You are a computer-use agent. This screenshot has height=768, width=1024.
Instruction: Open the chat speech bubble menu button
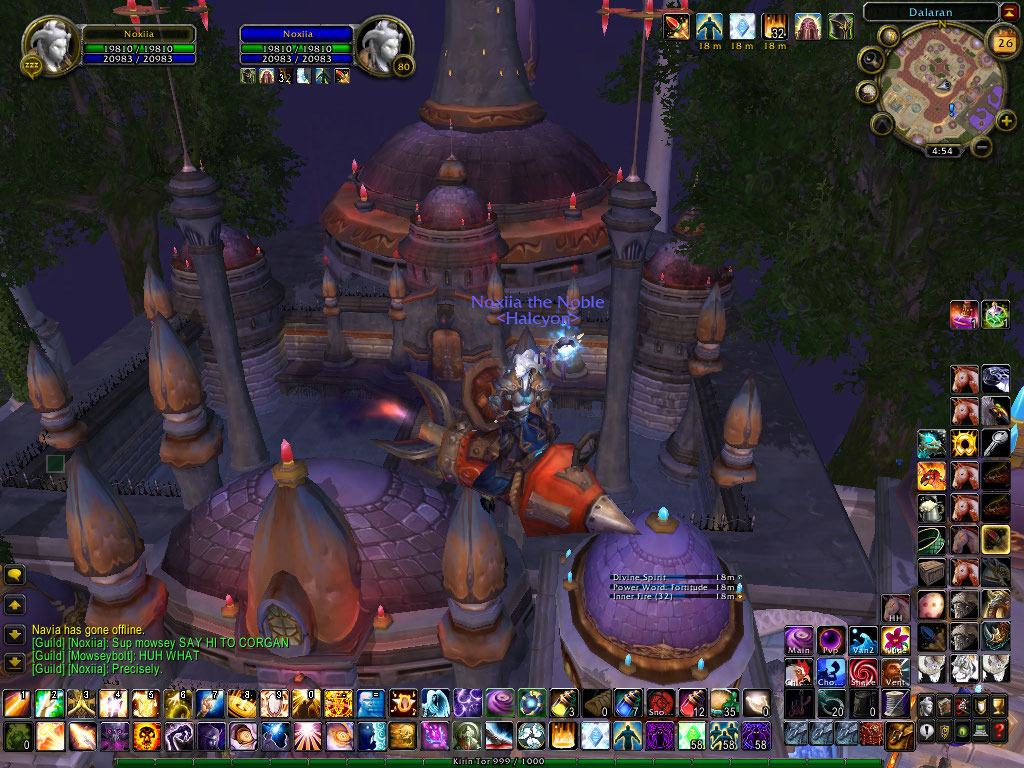[x=15, y=575]
